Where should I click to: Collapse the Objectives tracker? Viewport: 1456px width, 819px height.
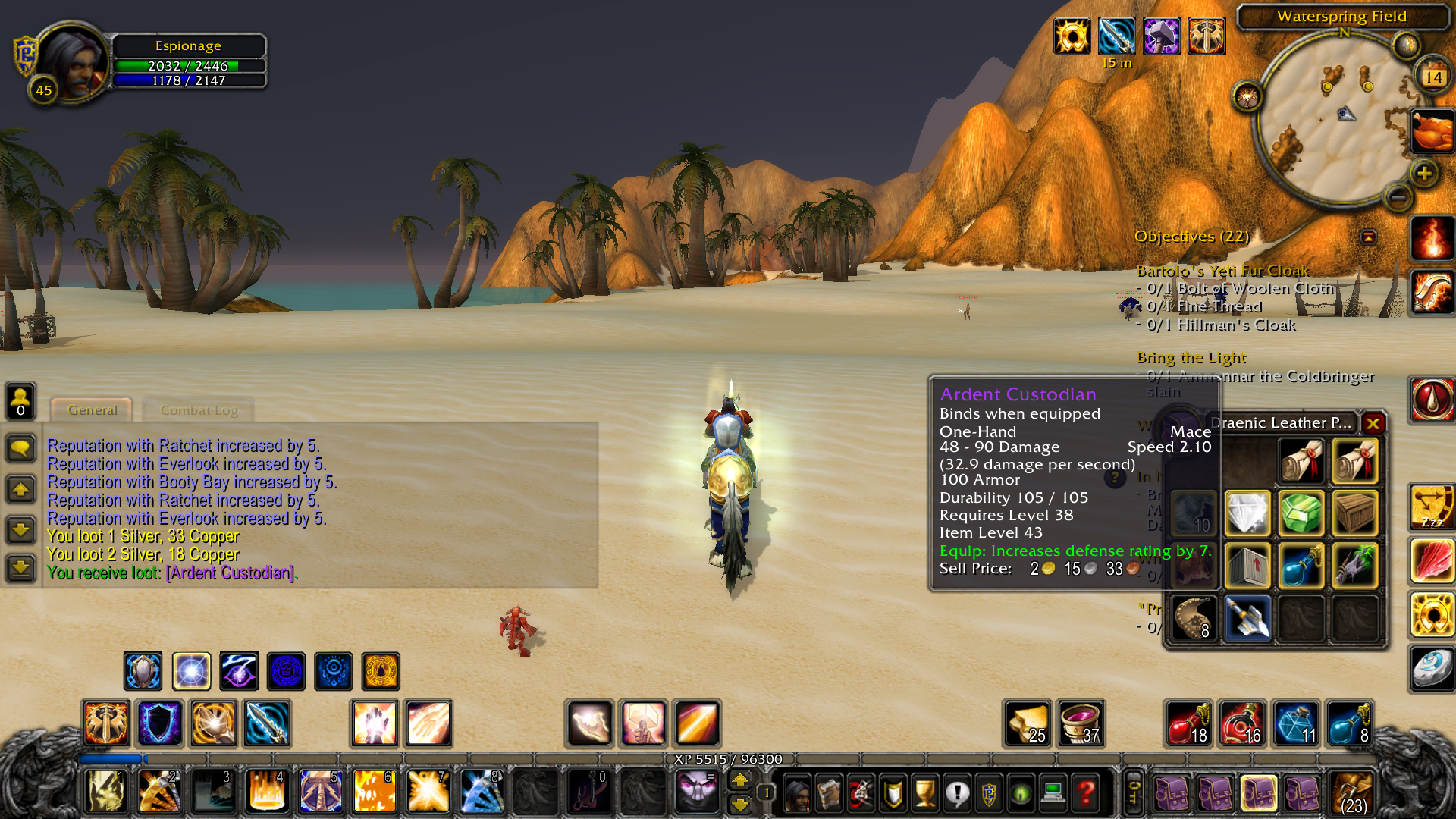coord(1368,237)
